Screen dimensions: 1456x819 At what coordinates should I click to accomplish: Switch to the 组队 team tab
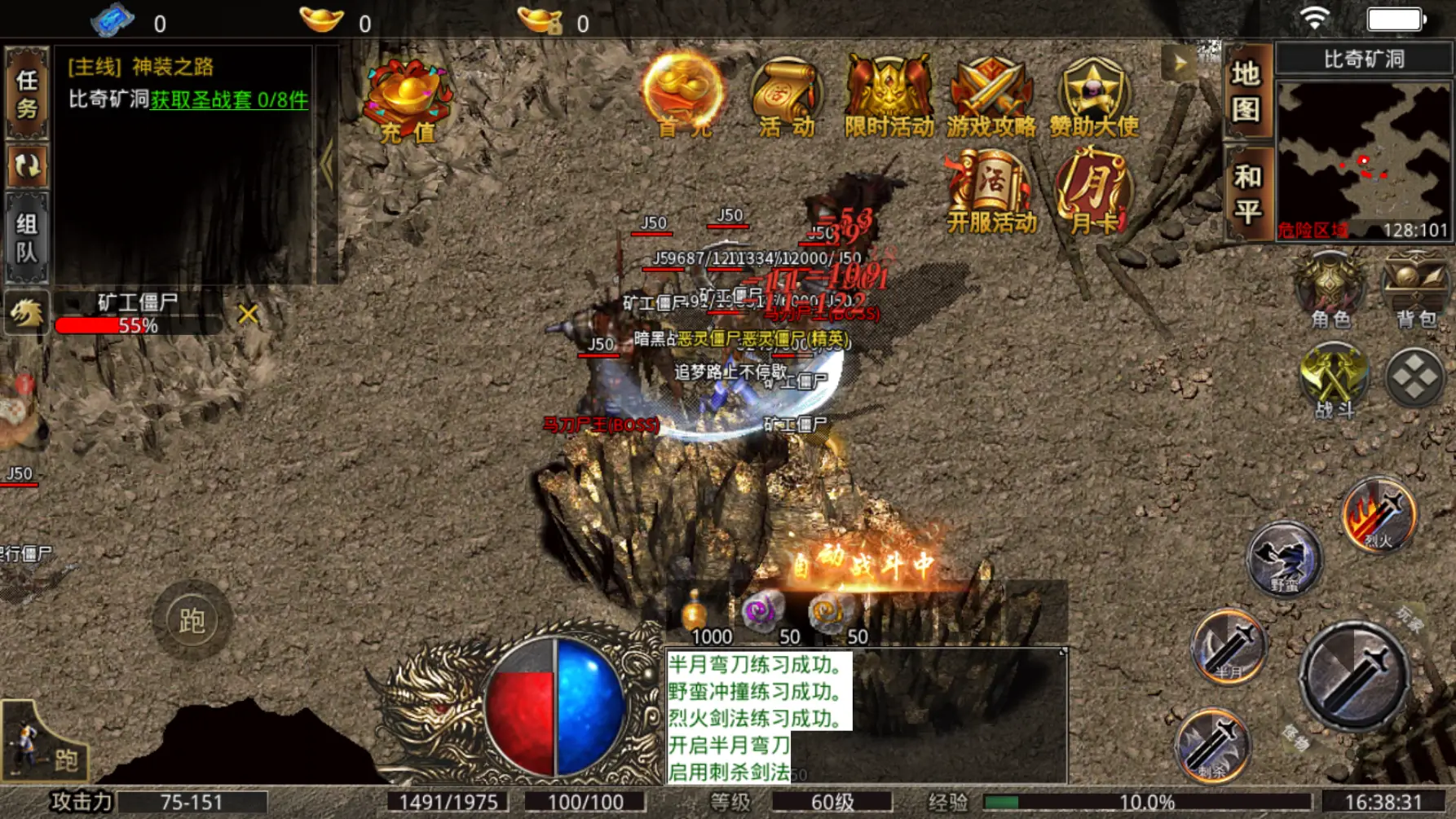coord(27,238)
